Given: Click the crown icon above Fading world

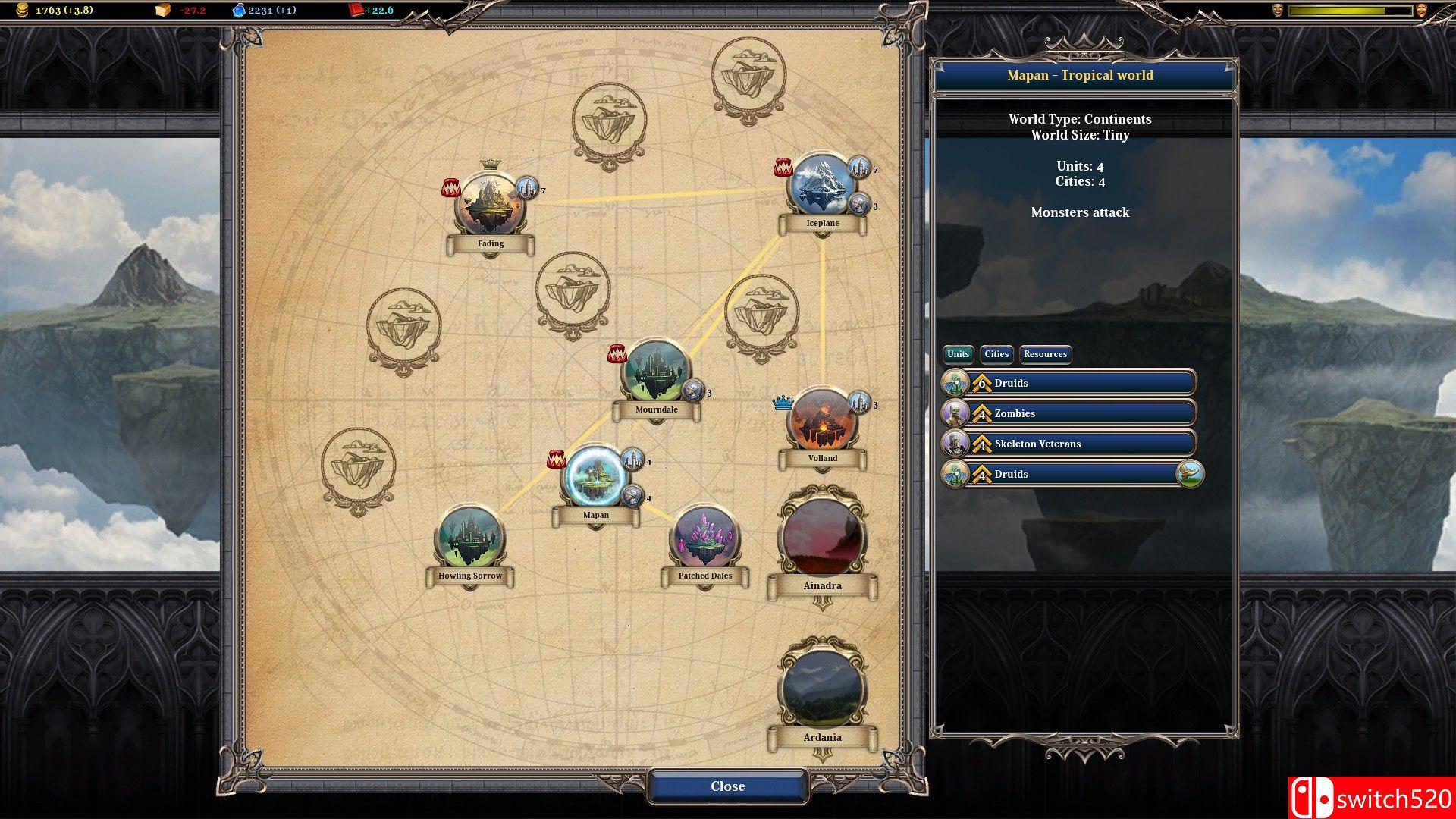Looking at the screenshot, I should point(491,165).
